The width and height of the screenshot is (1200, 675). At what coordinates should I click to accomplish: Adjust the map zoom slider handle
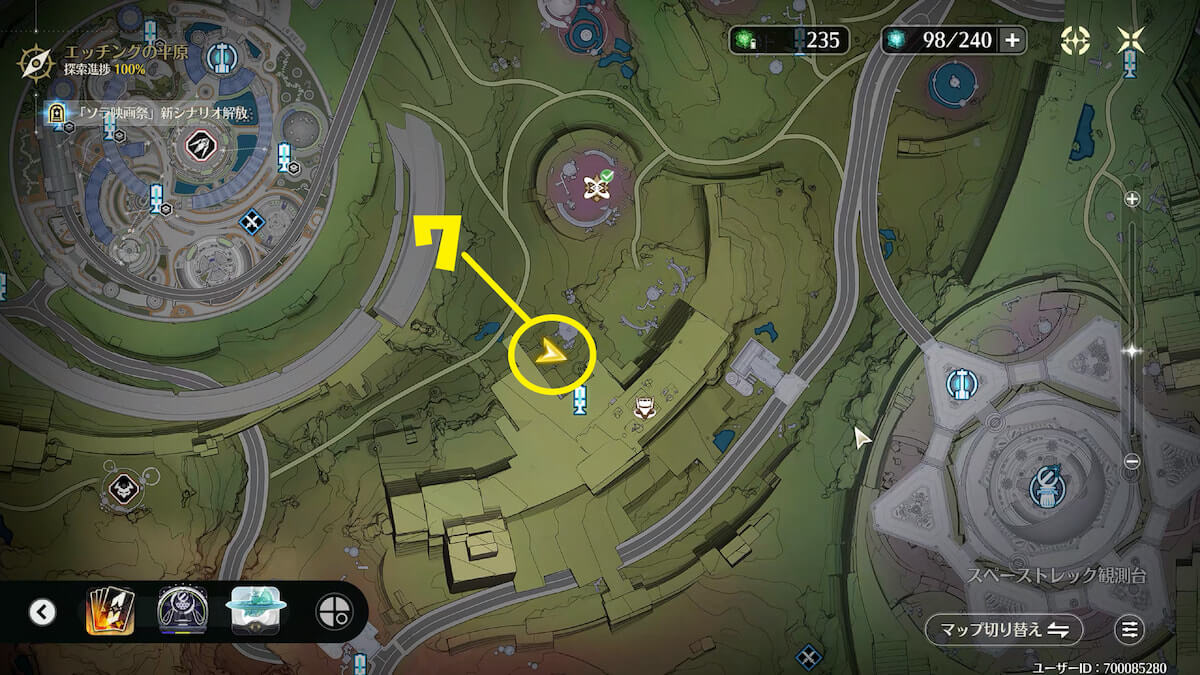coord(1132,350)
